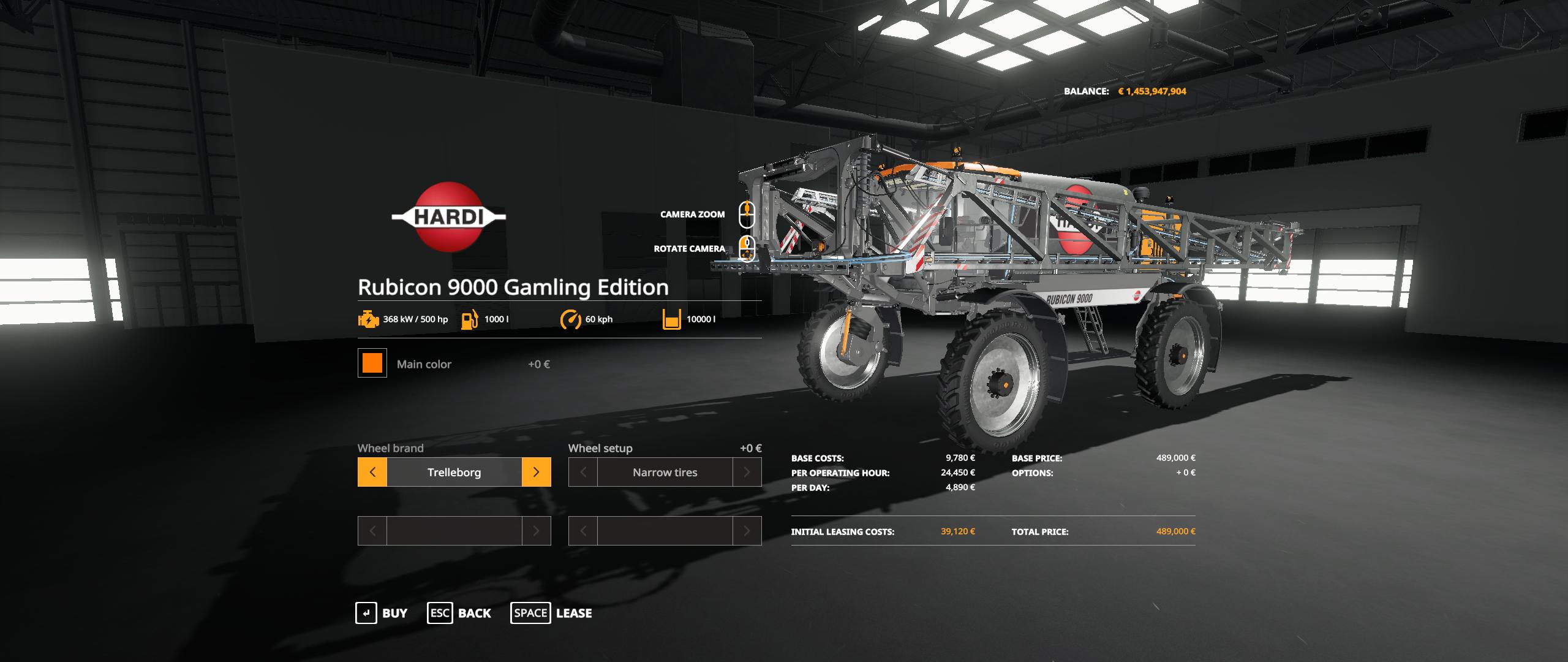The image size is (1568, 662).
Task: Select previous wheel brand before Trelleborg
Action: (372, 472)
